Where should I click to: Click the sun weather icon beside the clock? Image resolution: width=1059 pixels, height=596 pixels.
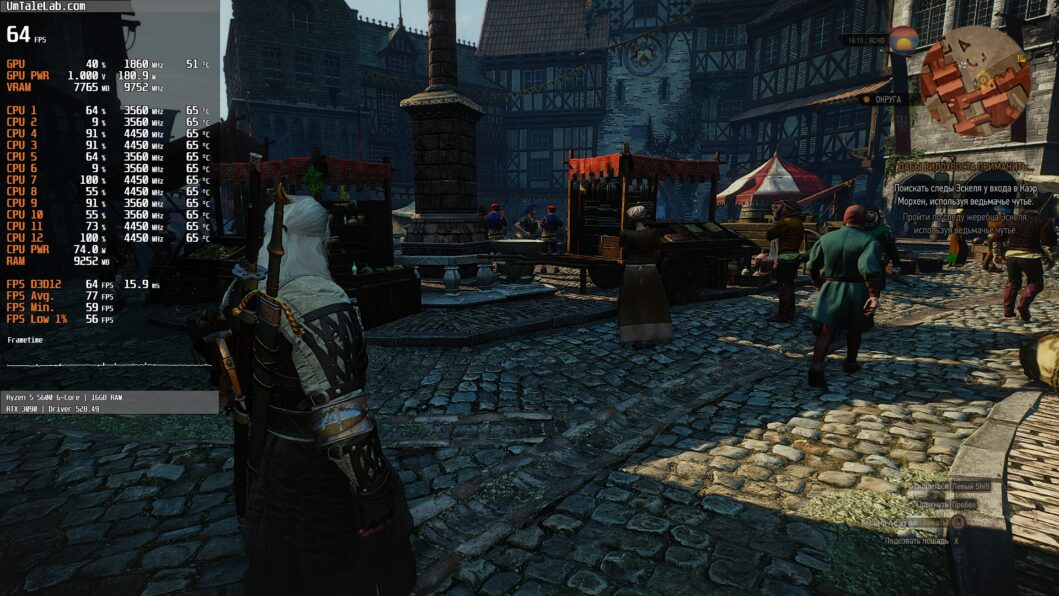pos(904,41)
